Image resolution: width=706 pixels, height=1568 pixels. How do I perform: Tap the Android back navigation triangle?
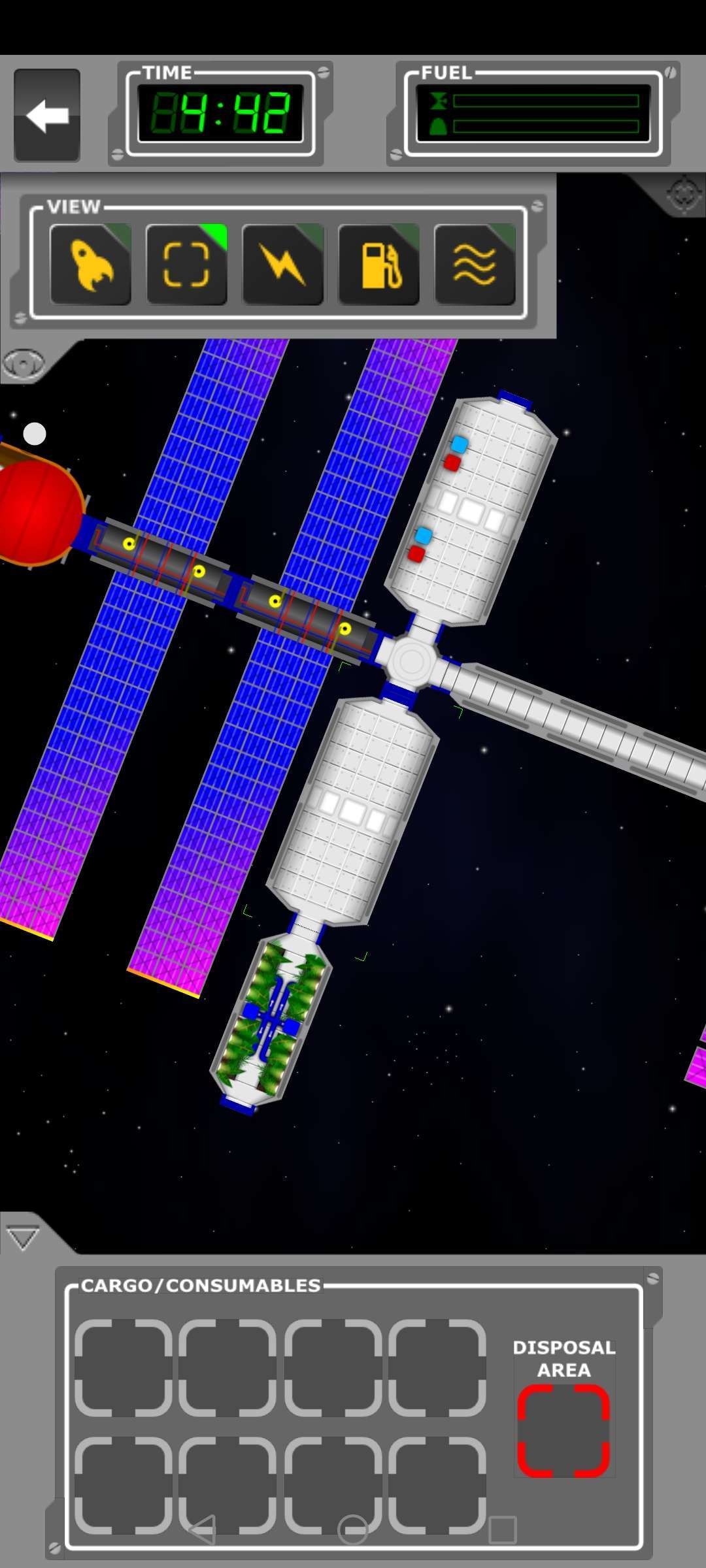coord(203,1529)
